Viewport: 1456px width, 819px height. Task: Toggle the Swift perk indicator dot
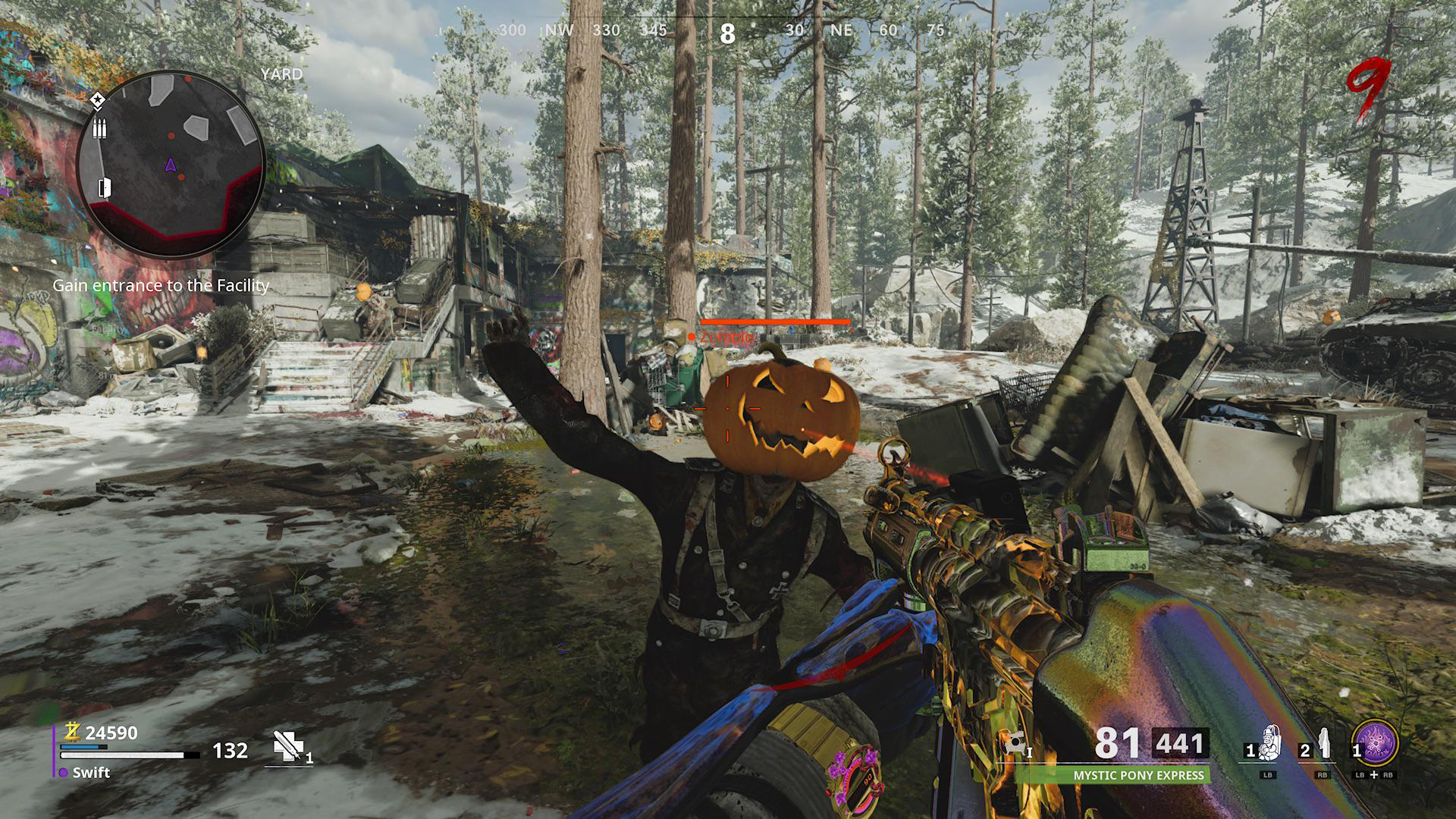coord(64,772)
